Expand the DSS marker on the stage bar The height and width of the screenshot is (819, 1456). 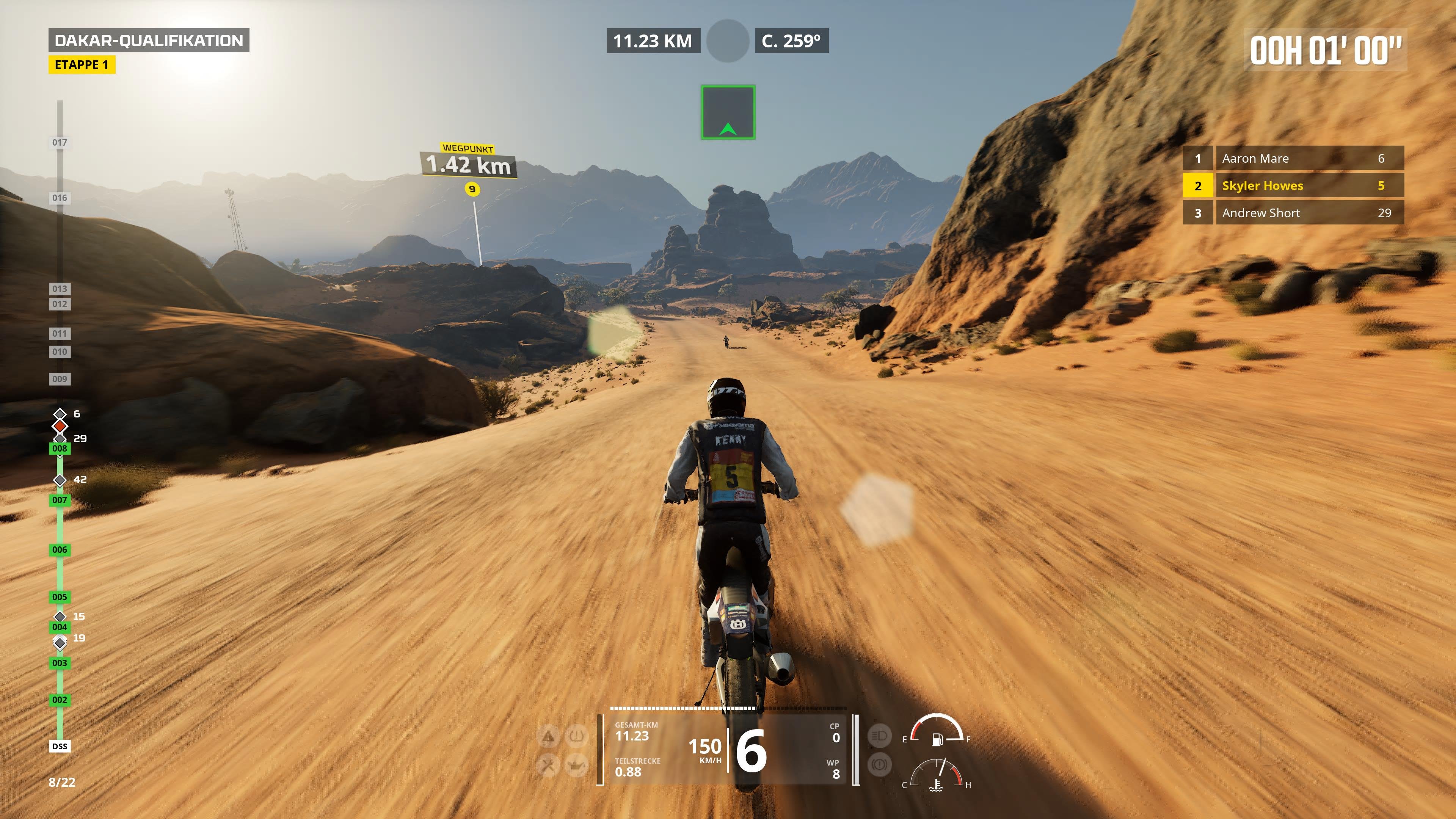pyautogui.click(x=60, y=746)
